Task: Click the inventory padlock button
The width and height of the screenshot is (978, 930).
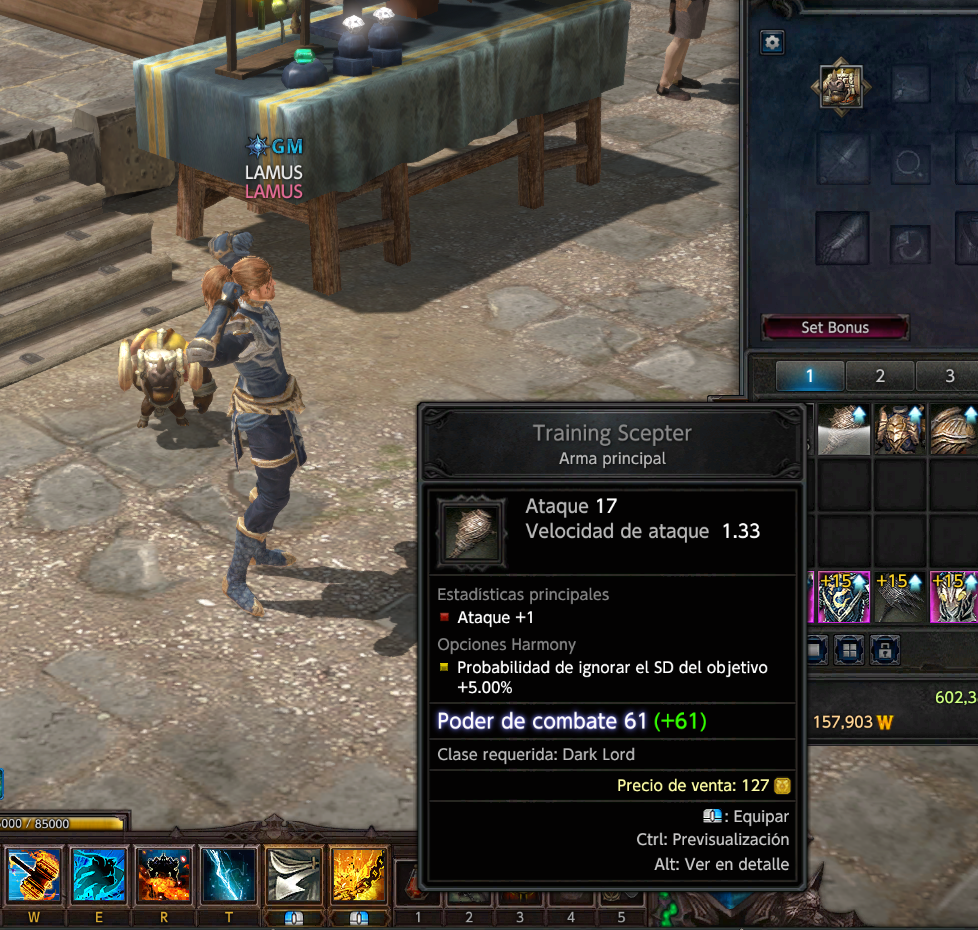Action: (884, 648)
